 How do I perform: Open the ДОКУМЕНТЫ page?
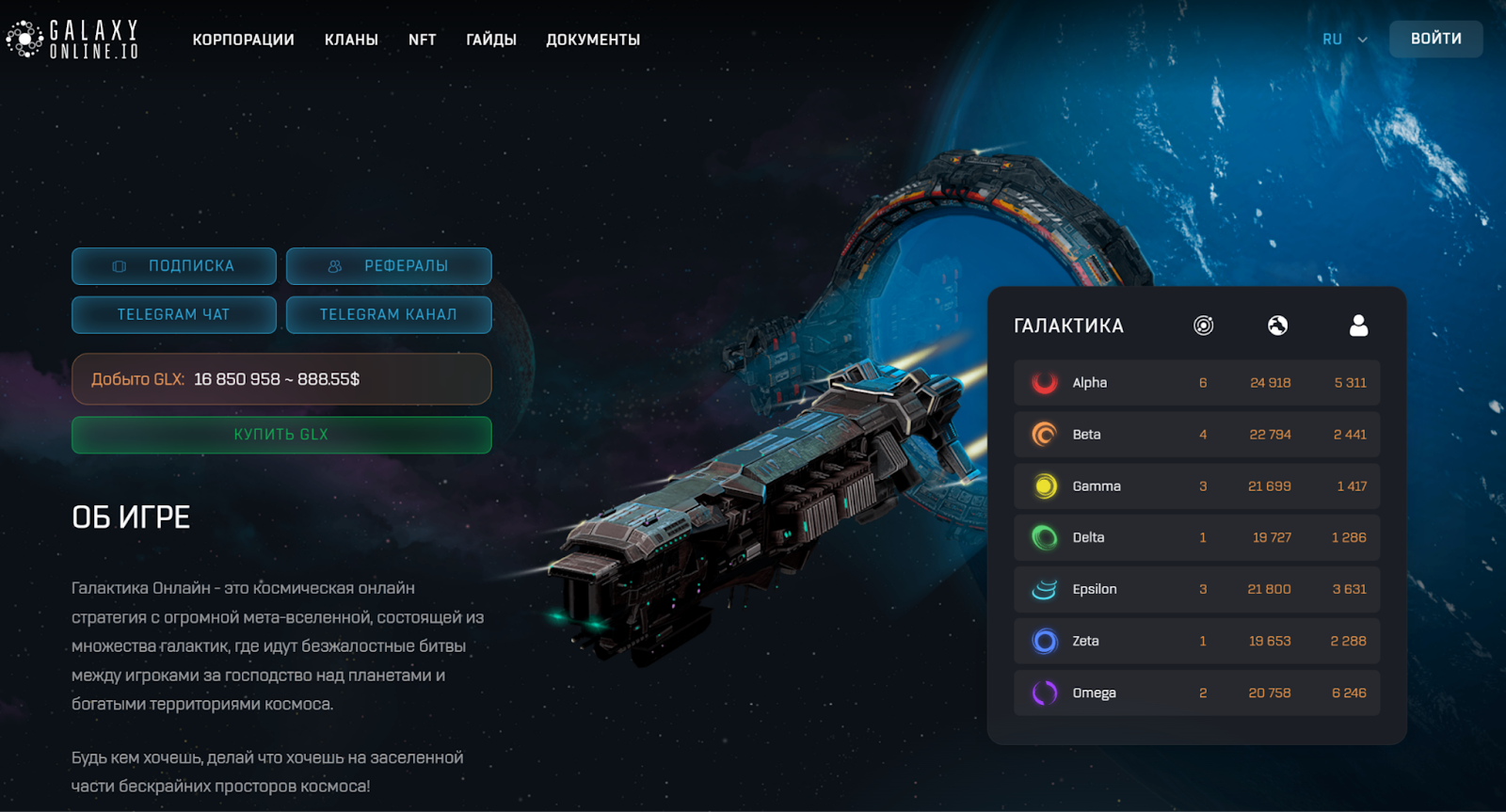(x=593, y=40)
